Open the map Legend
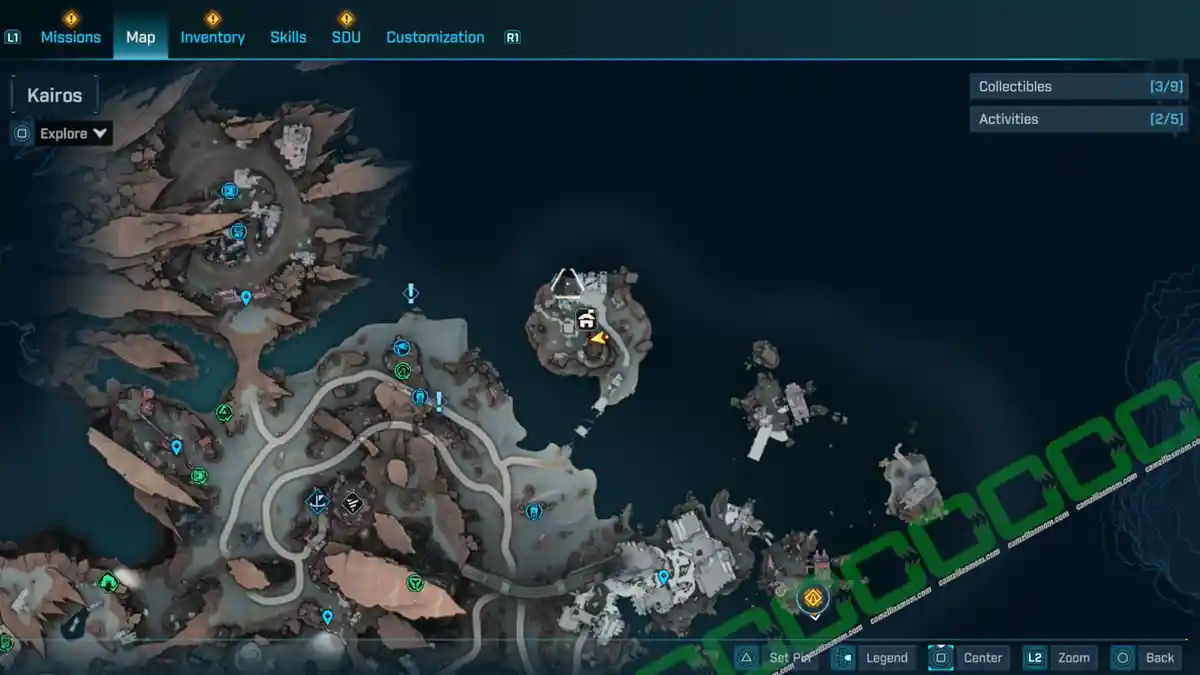1200x675 pixels. 873,657
